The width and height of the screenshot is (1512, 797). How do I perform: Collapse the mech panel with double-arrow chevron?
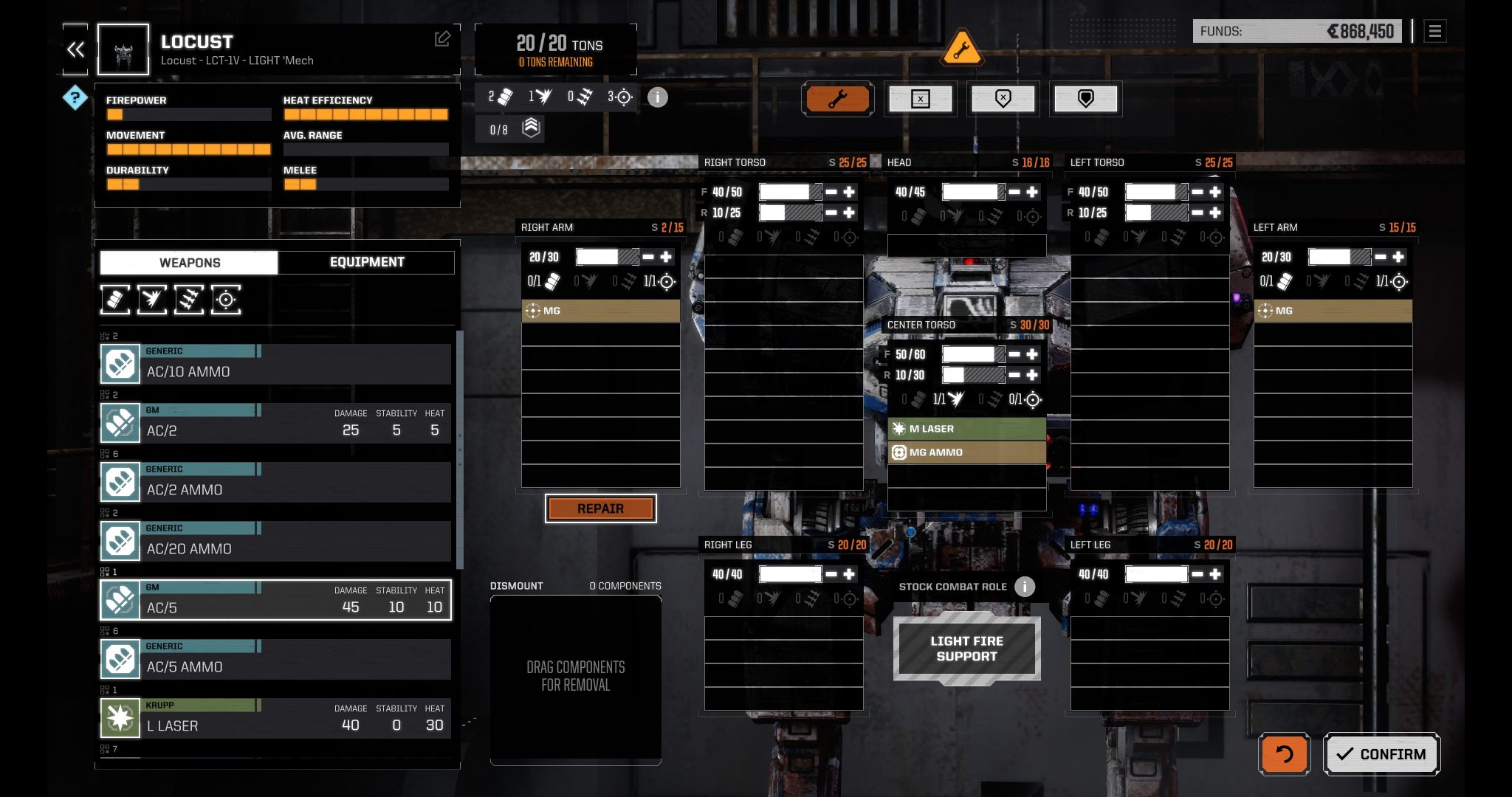(x=75, y=49)
